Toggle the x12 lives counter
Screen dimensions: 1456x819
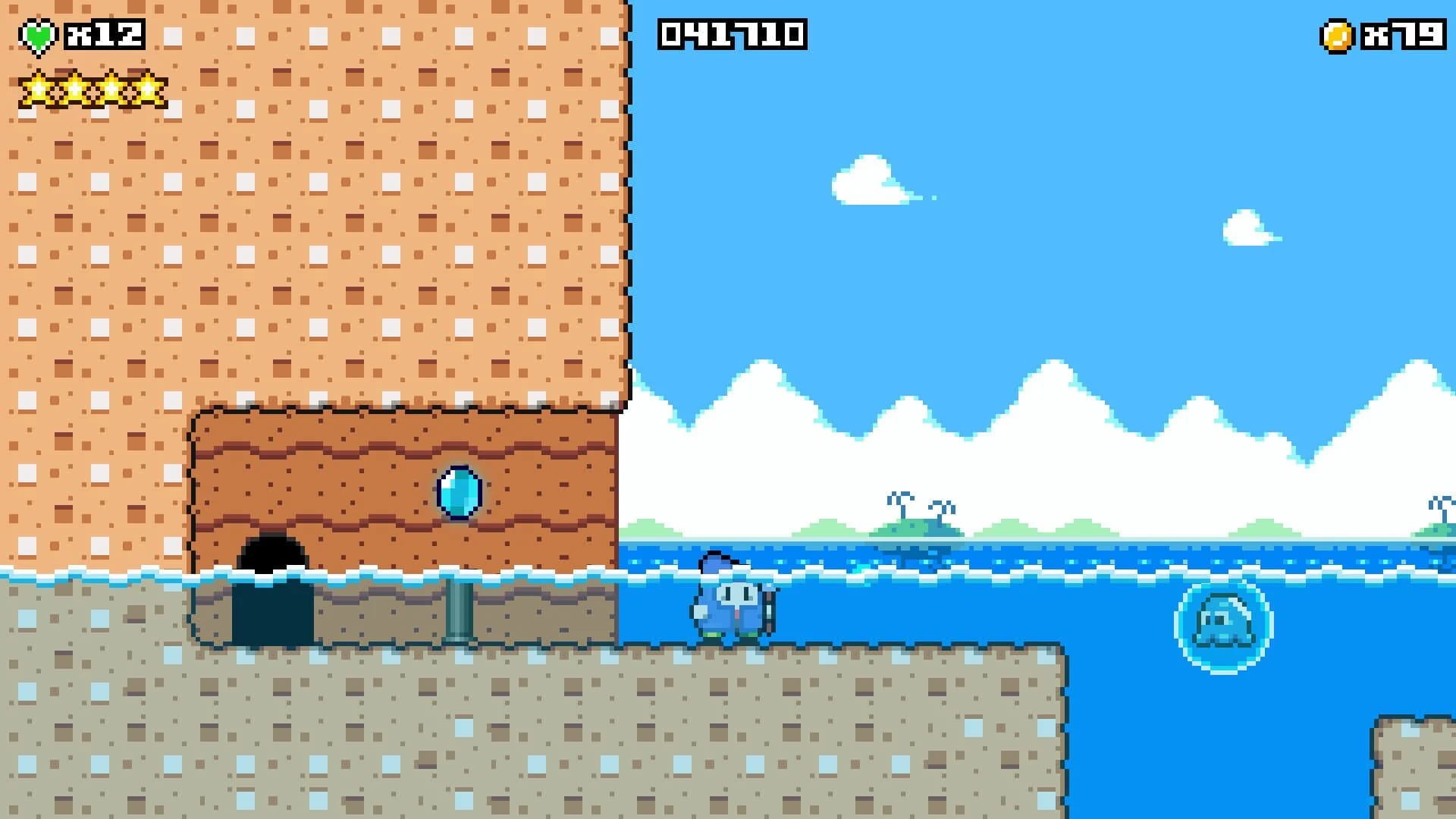[106, 33]
